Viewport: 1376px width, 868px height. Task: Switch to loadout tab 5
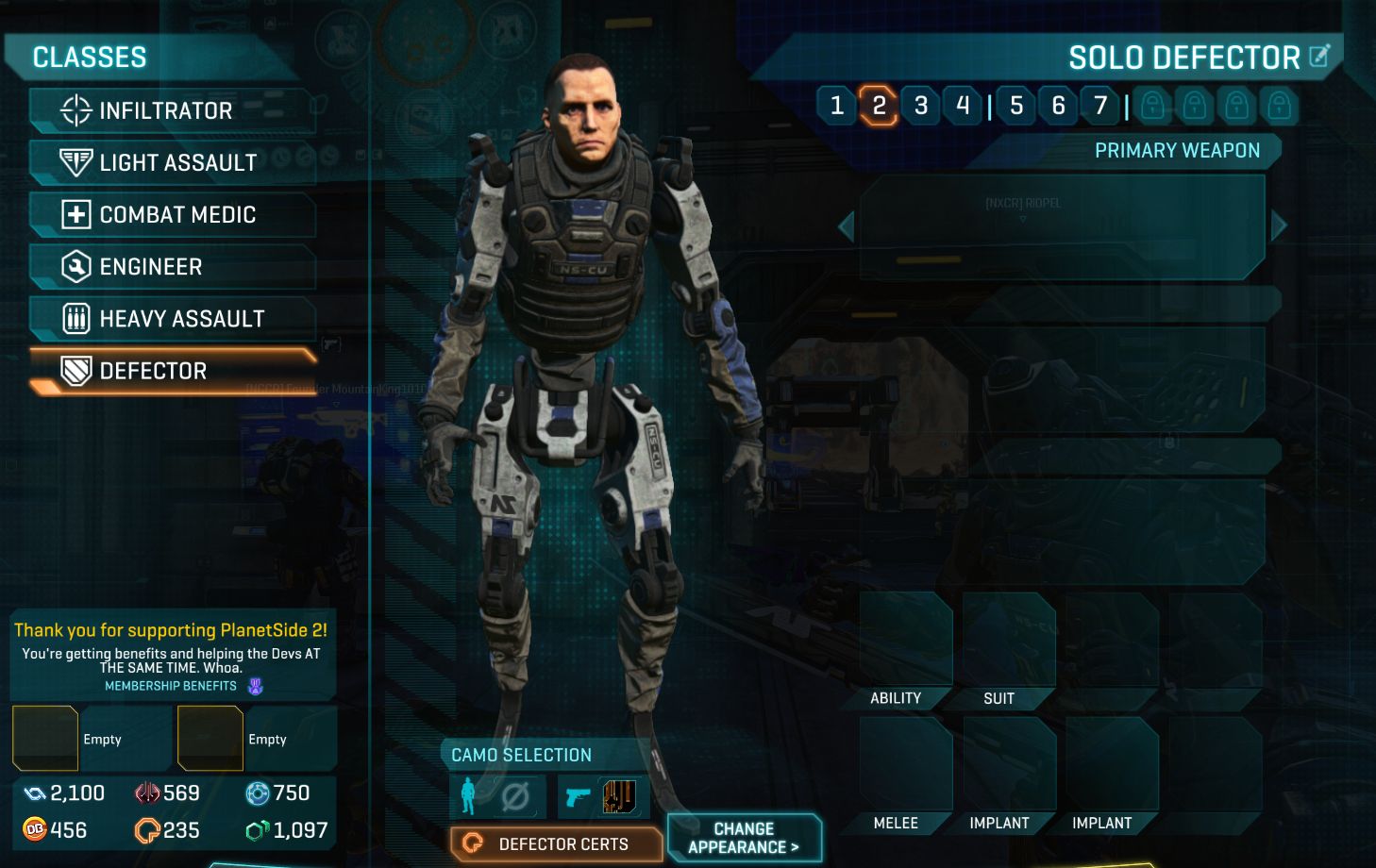(x=1016, y=107)
